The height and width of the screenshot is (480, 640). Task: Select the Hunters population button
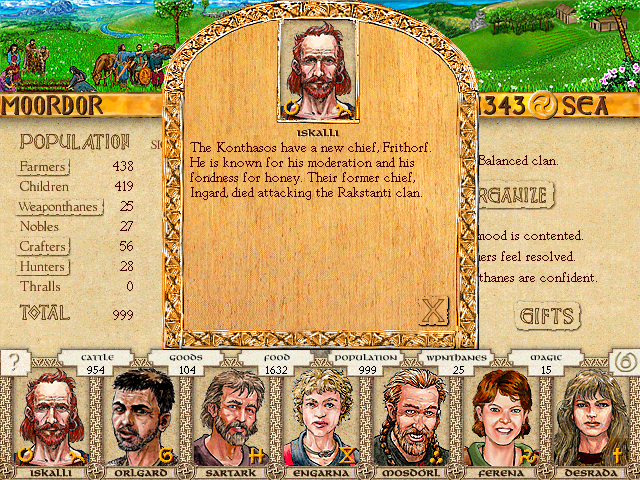(42, 267)
